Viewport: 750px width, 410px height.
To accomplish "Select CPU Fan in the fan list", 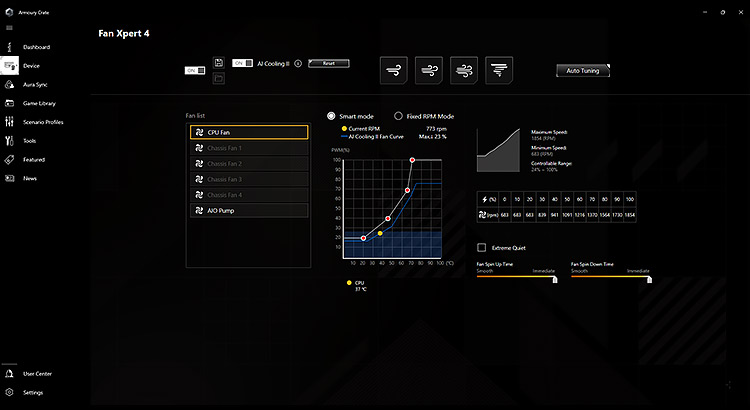I will tap(248, 132).
